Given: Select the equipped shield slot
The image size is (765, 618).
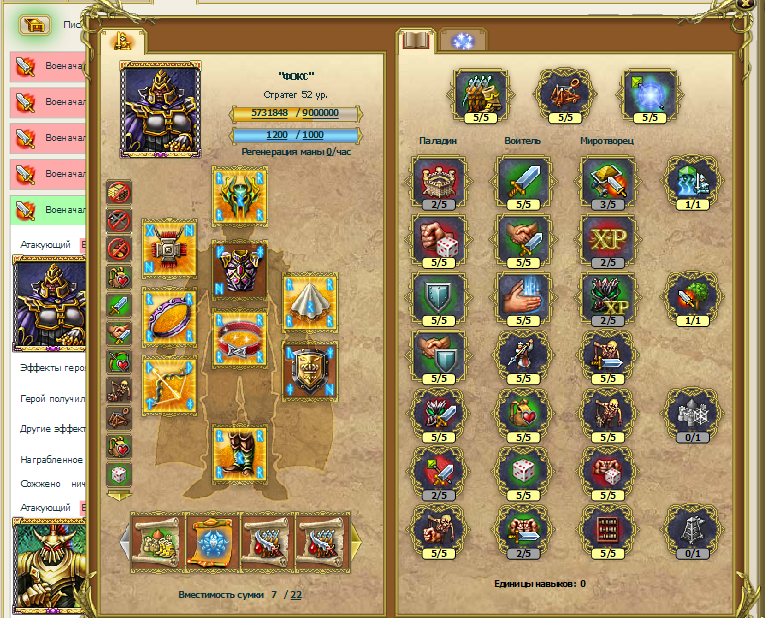Looking at the screenshot, I should pyautogui.click(x=309, y=369).
